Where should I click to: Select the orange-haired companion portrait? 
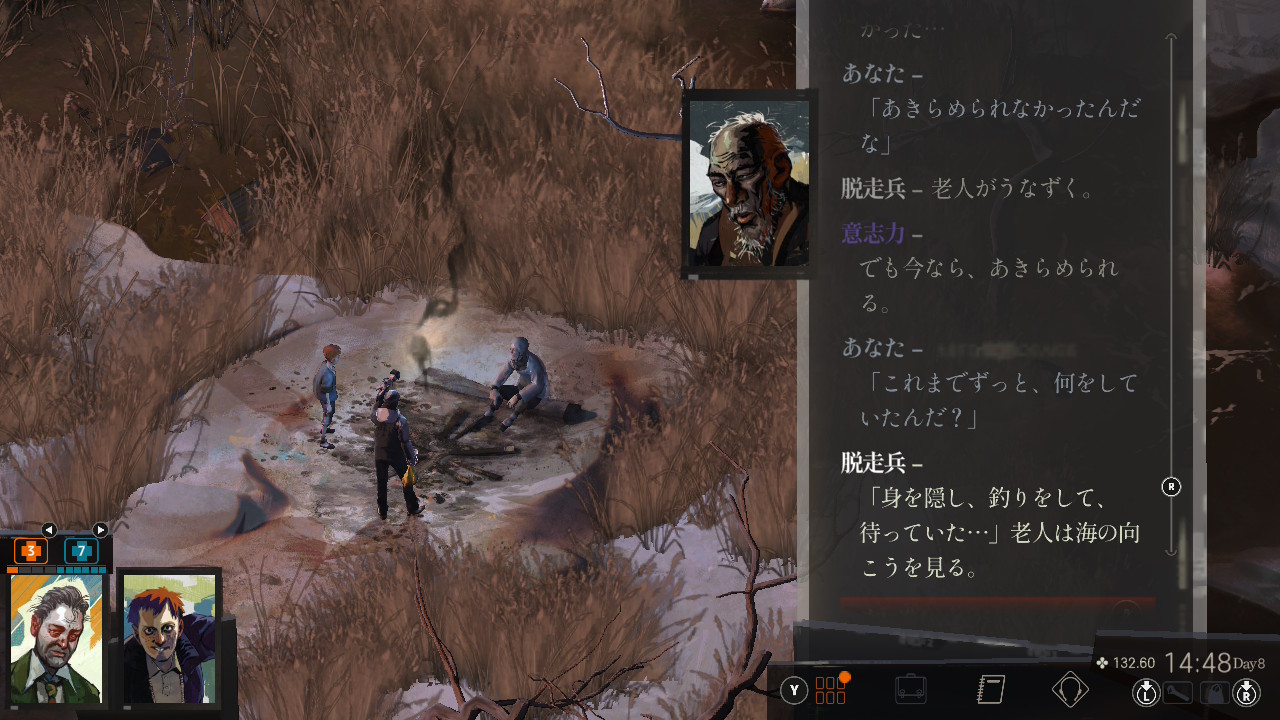coord(168,637)
